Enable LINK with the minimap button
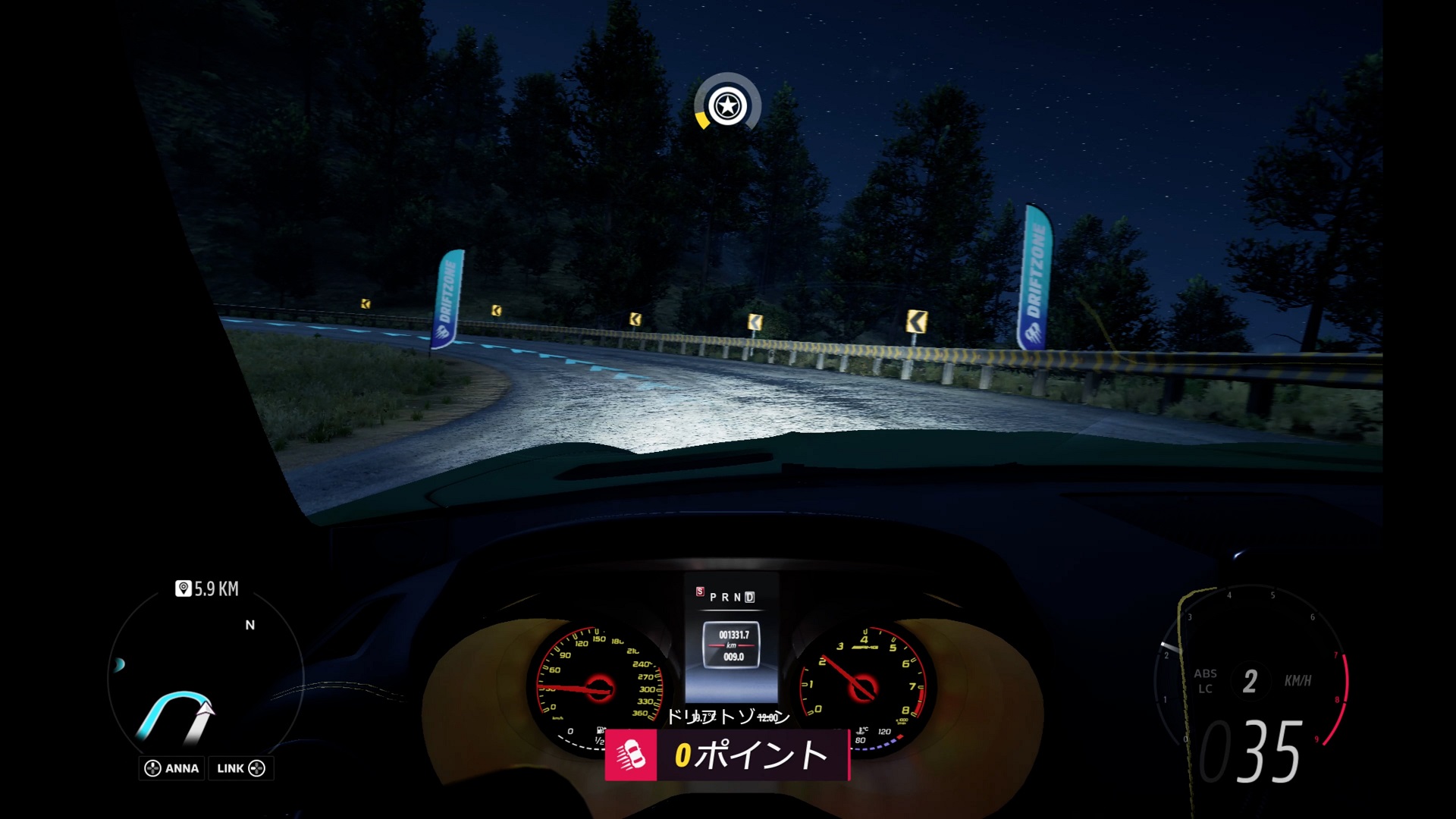Viewport: 1456px width, 819px height. click(x=240, y=768)
